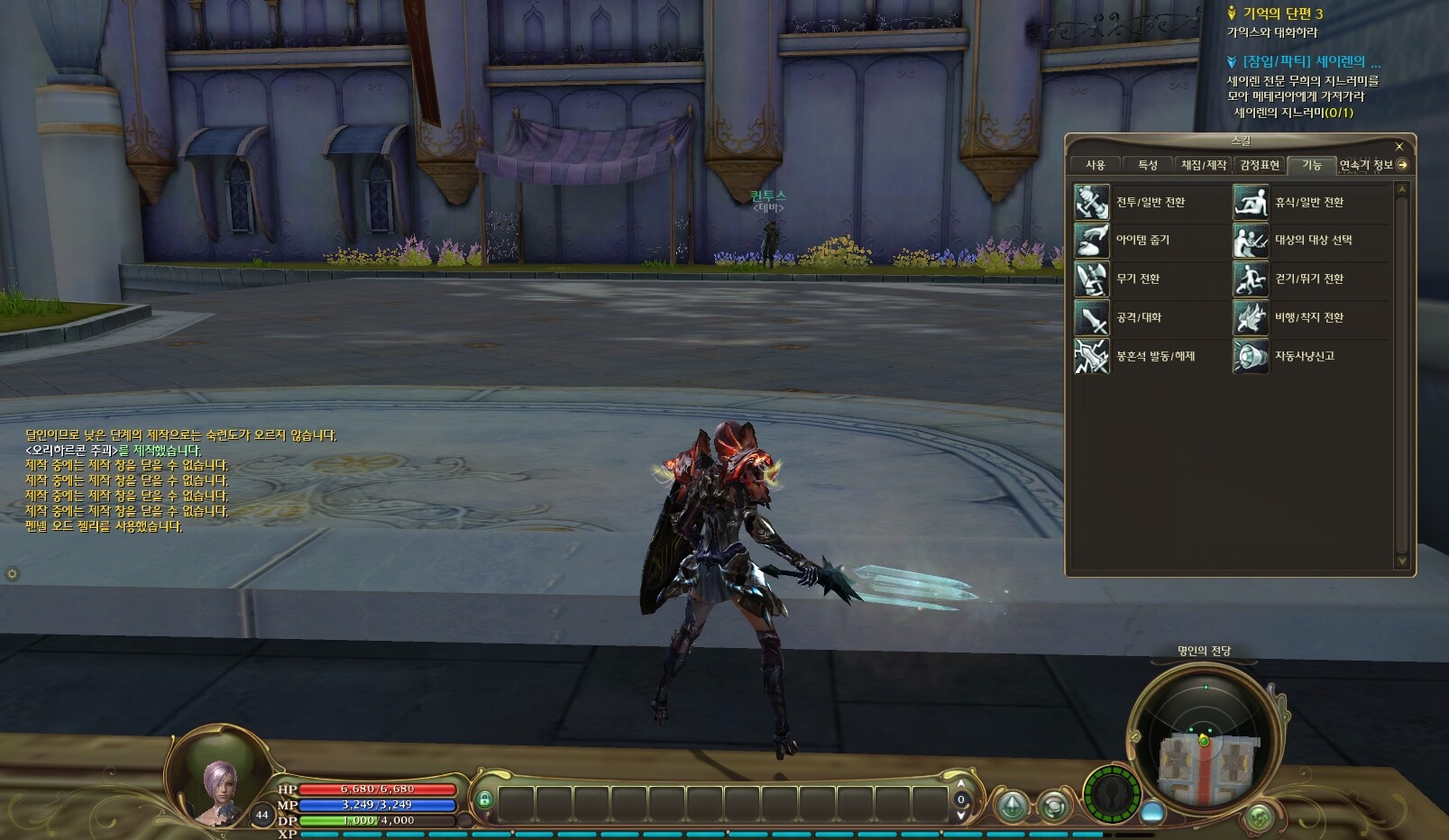
Task: Show the 감정표현 emotes tab
Action: coord(1259,165)
